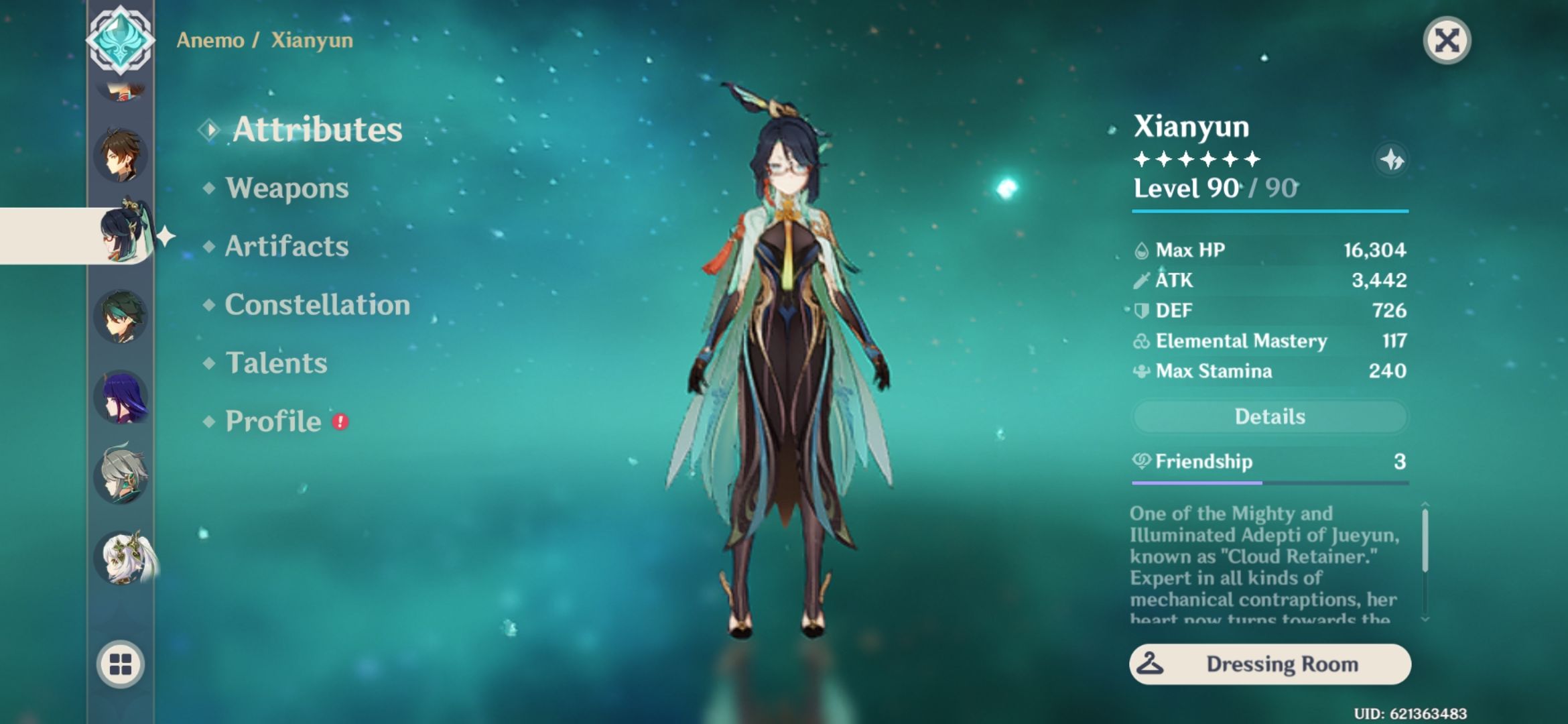Open the Max HP stat icon
Image resolution: width=1568 pixels, height=724 pixels.
(x=1141, y=249)
